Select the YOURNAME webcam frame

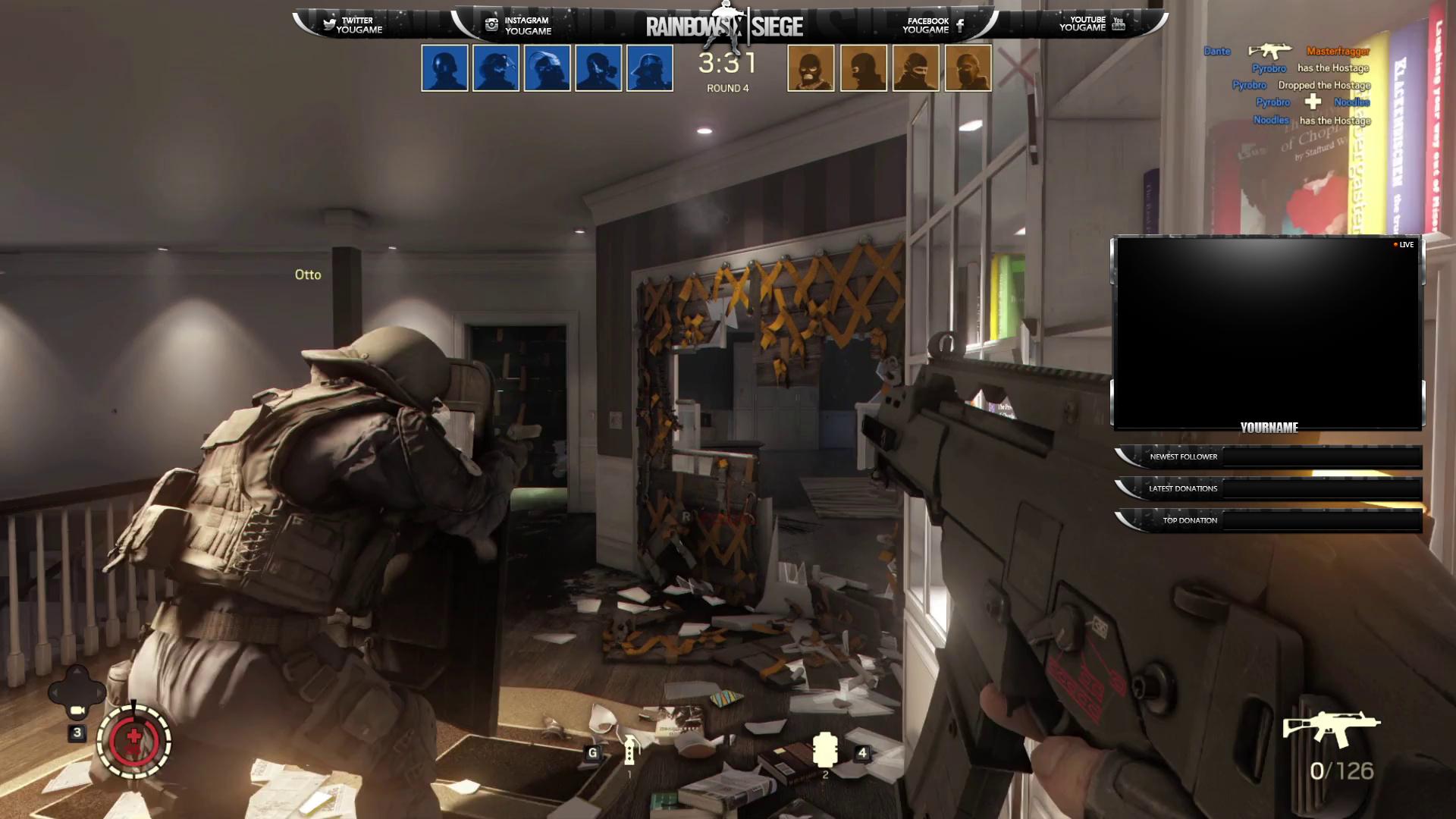coord(1268,334)
